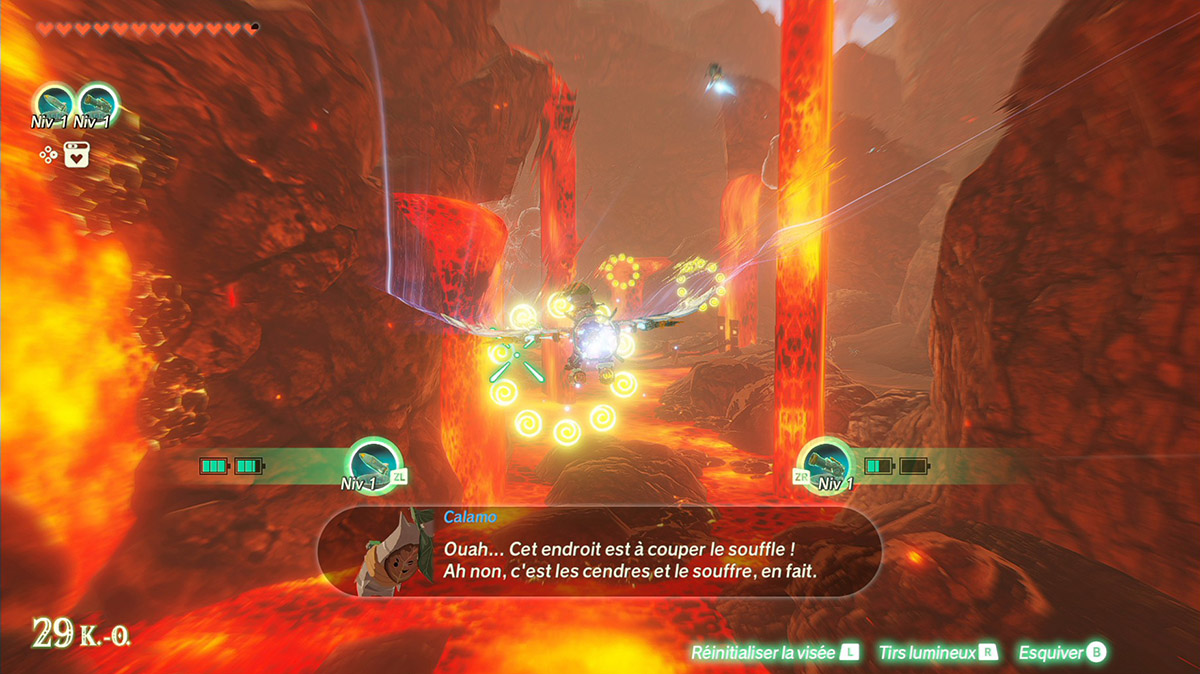Choose the small missile icon above the four-circle symbol

coord(53,104)
